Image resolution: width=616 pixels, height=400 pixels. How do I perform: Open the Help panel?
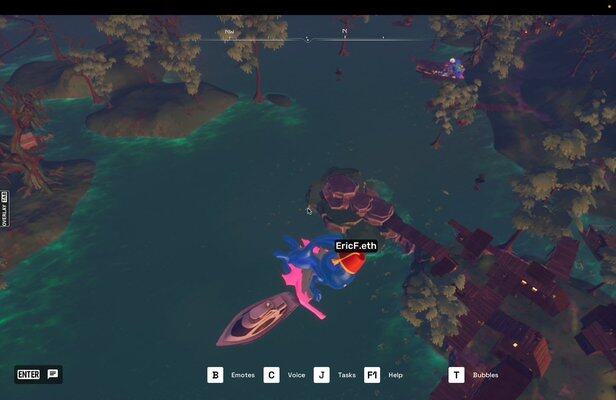pyautogui.click(x=372, y=375)
